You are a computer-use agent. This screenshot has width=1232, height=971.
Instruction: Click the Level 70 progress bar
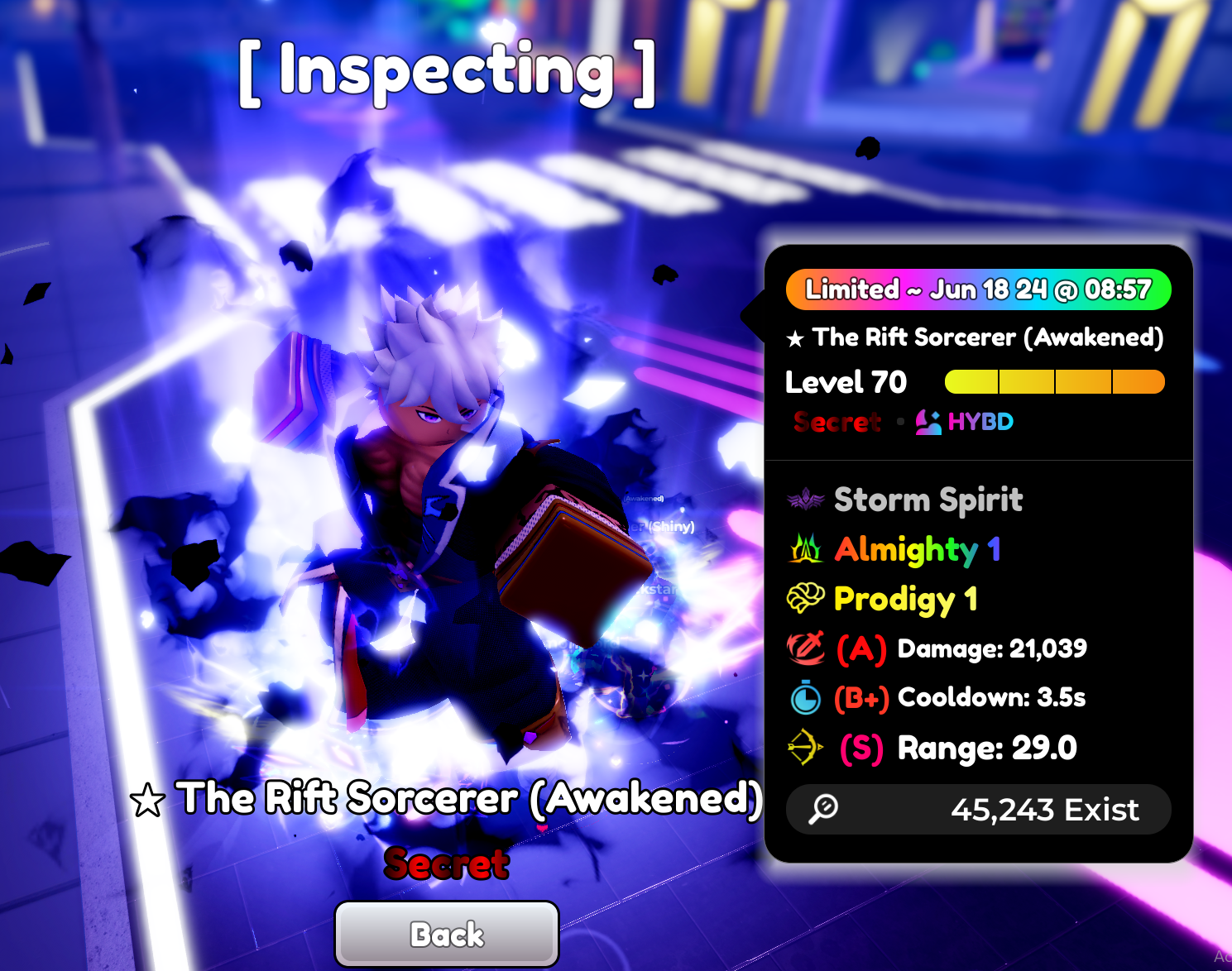1054,381
